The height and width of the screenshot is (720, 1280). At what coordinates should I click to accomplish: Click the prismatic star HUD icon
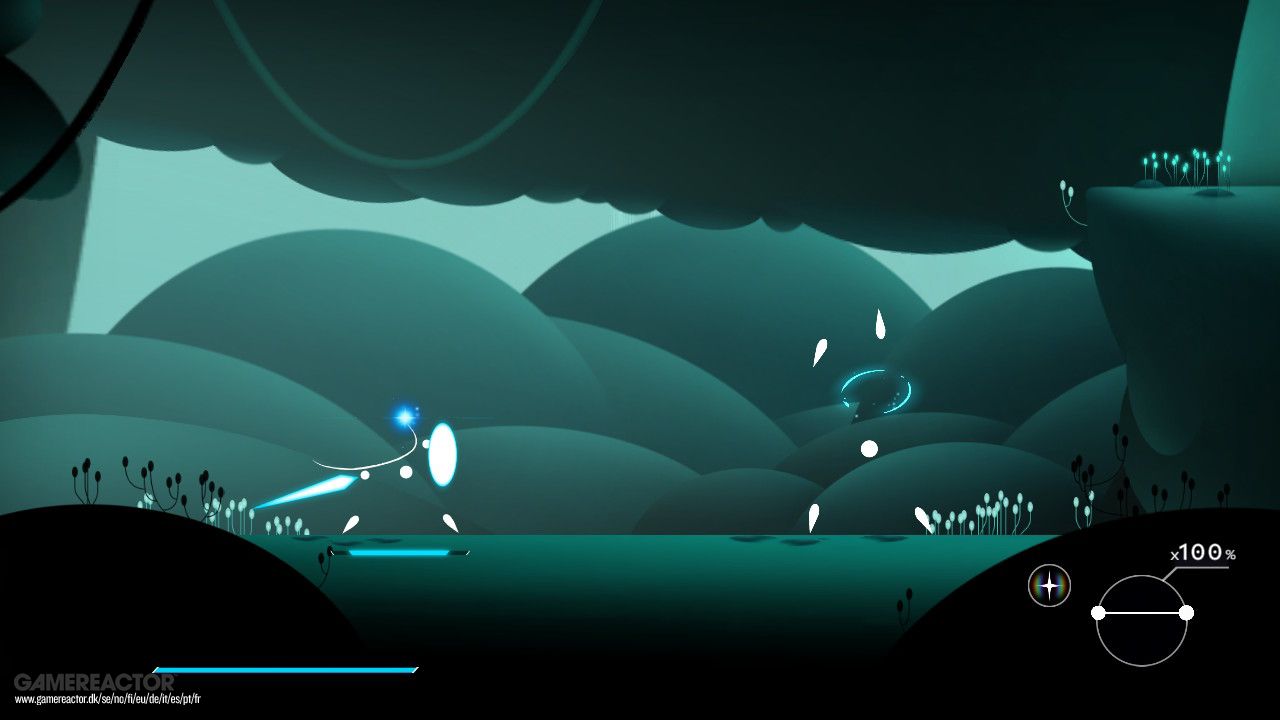click(1050, 587)
